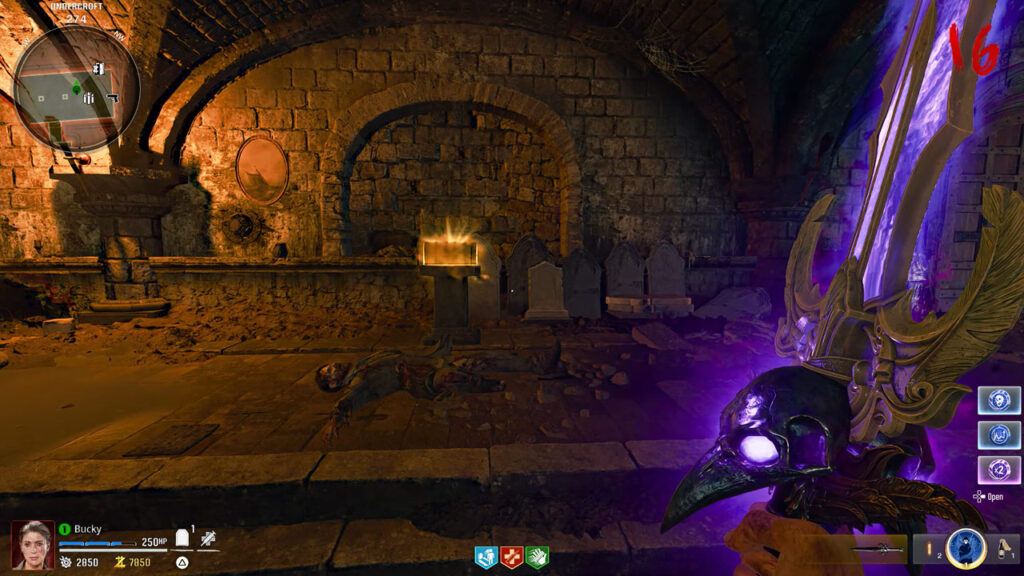Activate the circular field upgrade icon
Image resolution: width=1024 pixels, height=576 pixels.
(x=965, y=548)
